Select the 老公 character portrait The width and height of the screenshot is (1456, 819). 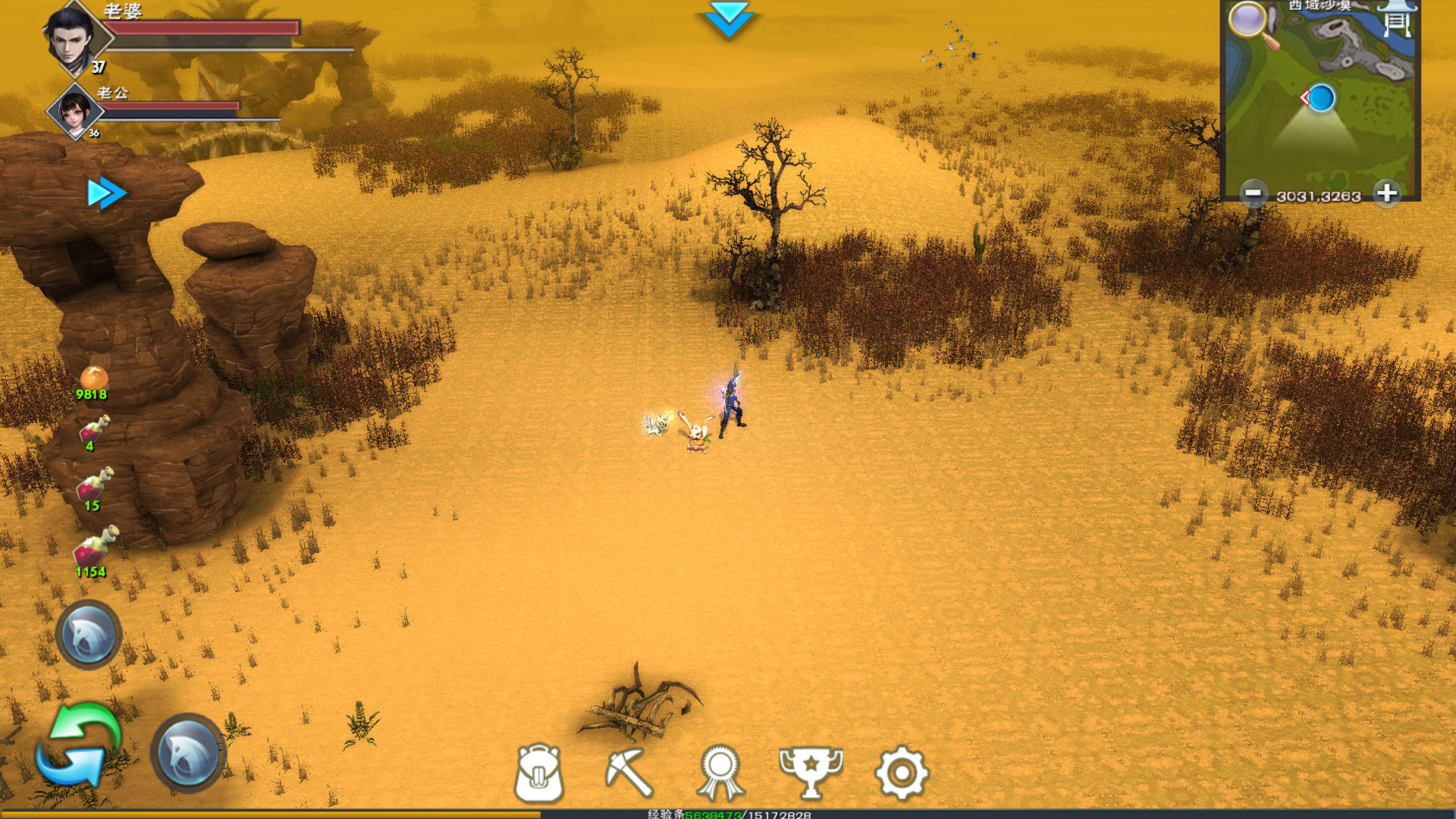(74, 111)
